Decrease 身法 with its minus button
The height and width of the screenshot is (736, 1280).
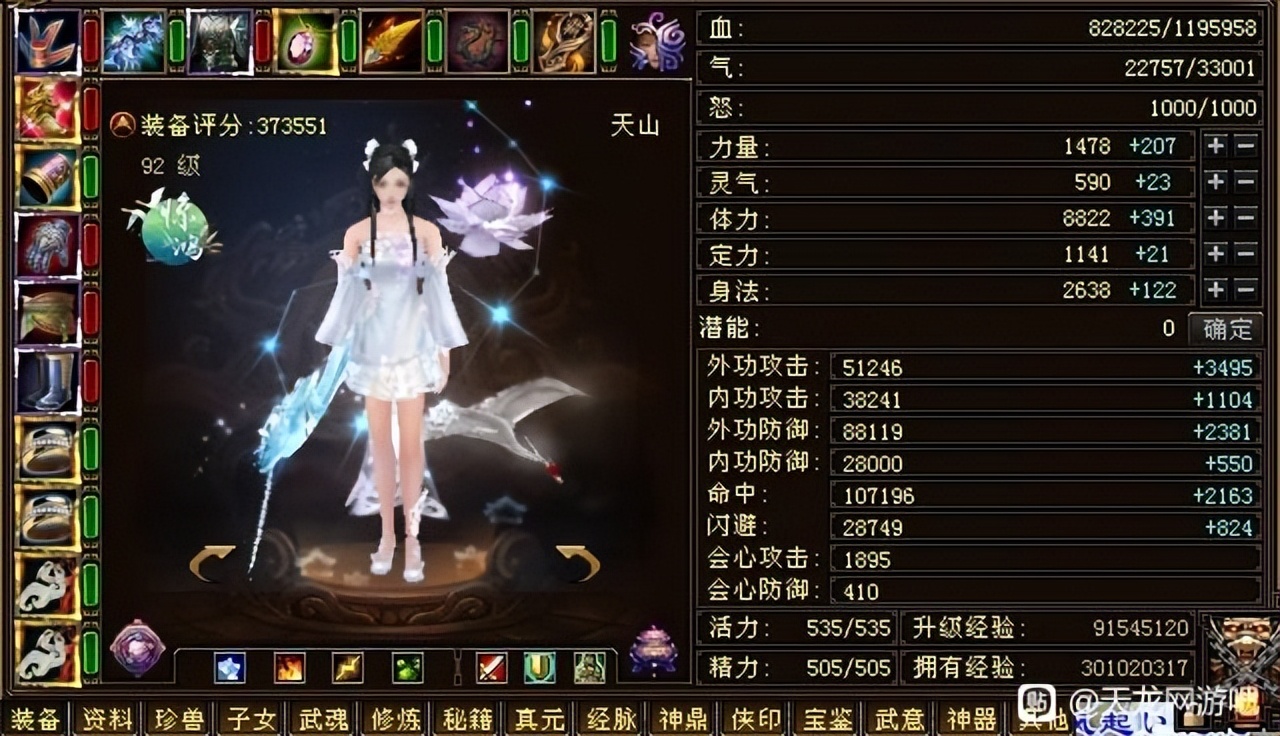(x=1245, y=290)
